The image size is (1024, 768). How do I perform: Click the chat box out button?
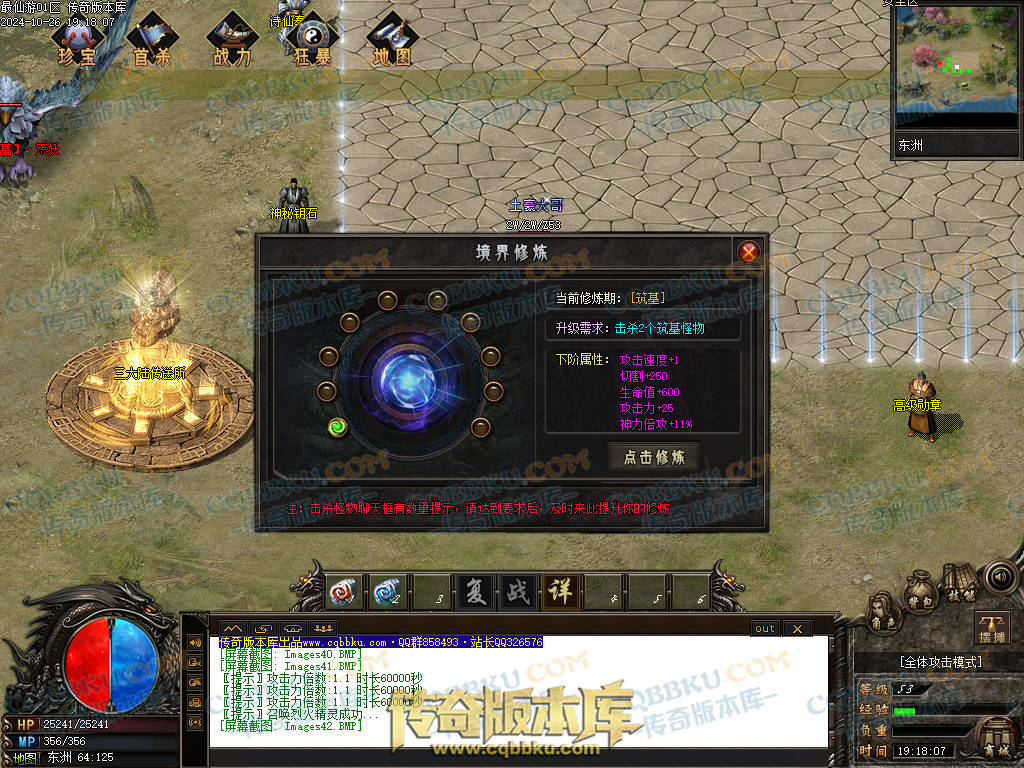pyautogui.click(x=765, y=628)
